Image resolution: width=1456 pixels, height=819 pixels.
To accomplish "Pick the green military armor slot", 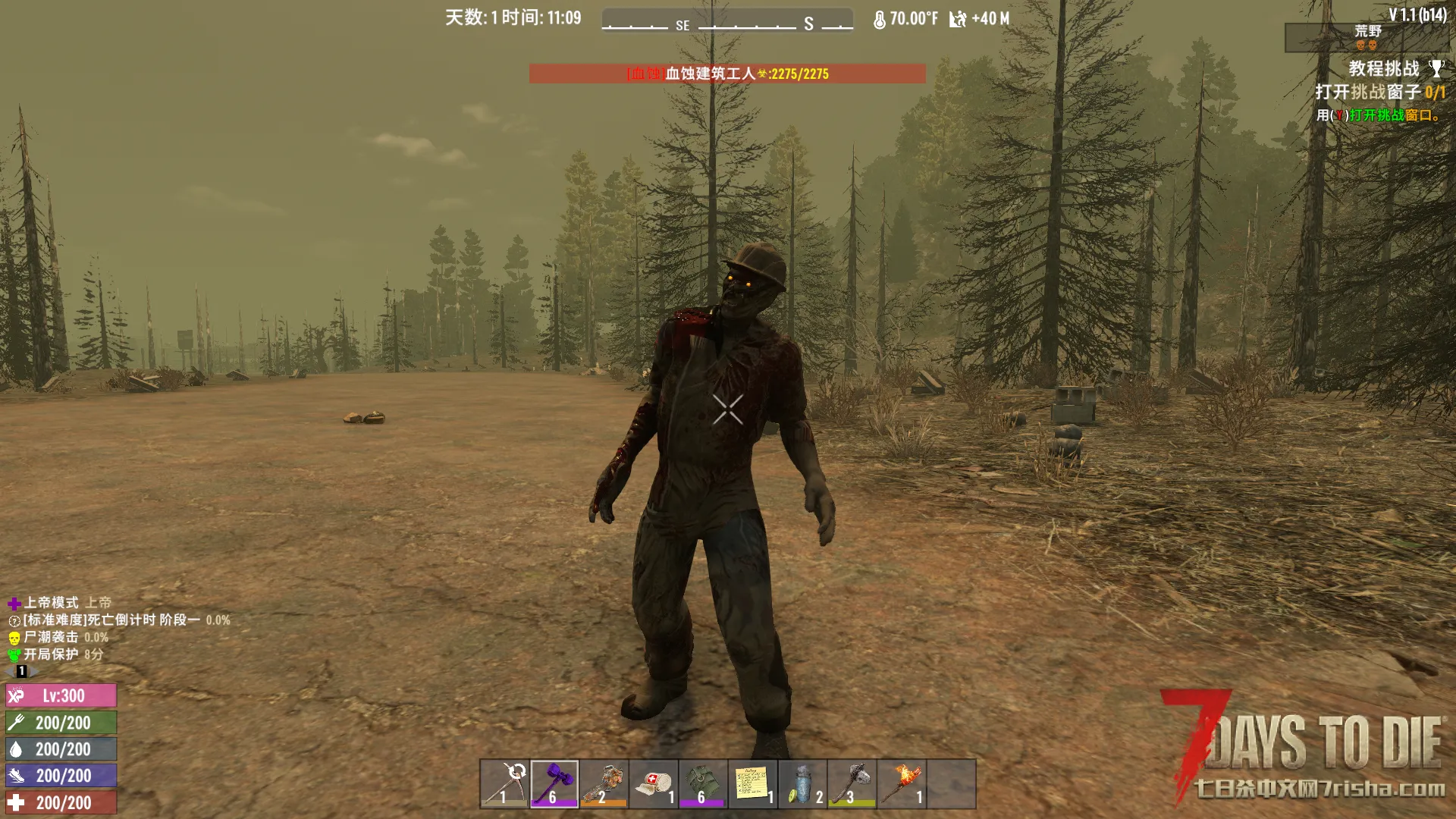I will [703, 783].
